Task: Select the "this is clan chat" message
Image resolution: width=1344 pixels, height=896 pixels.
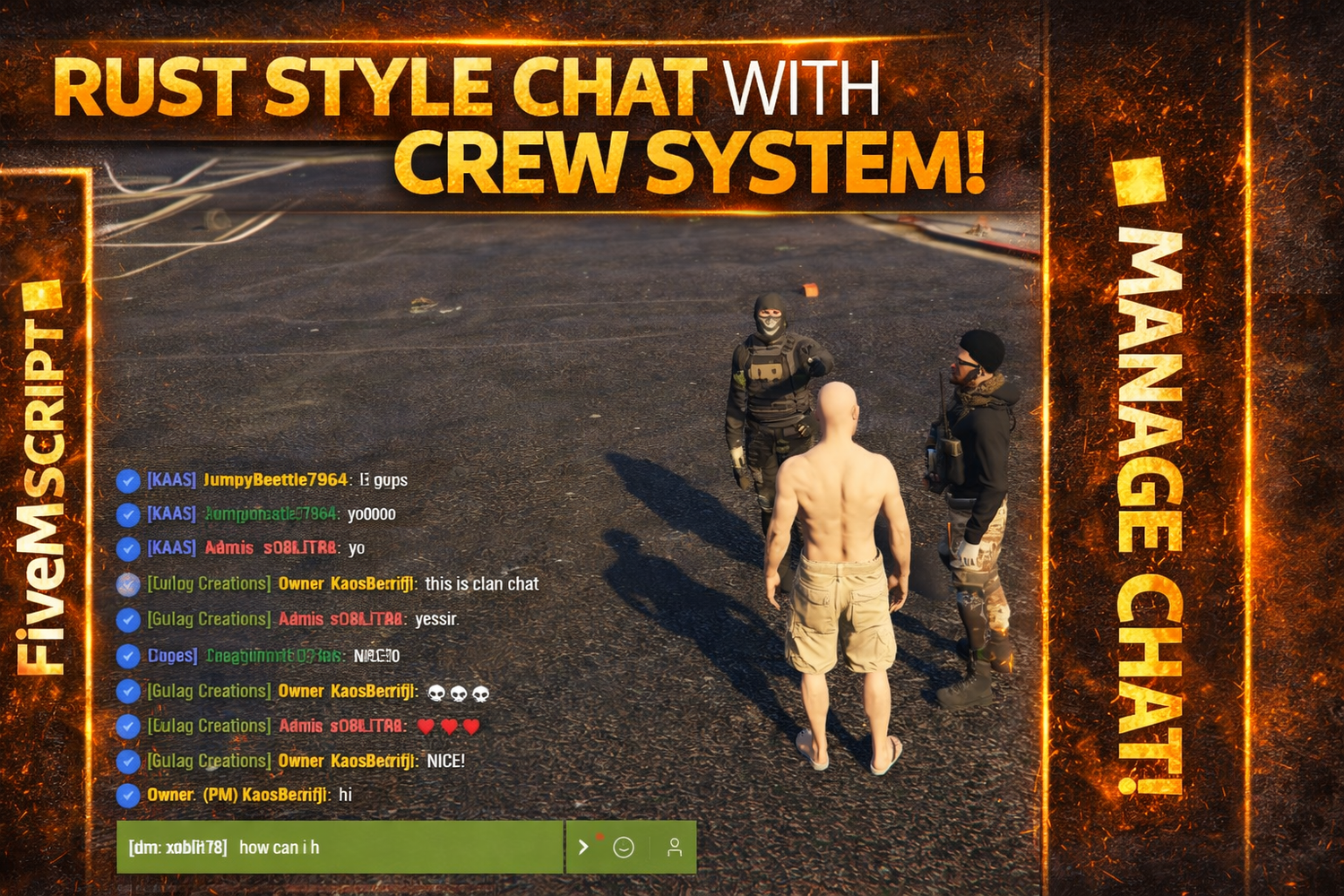Action: (481, 584)
